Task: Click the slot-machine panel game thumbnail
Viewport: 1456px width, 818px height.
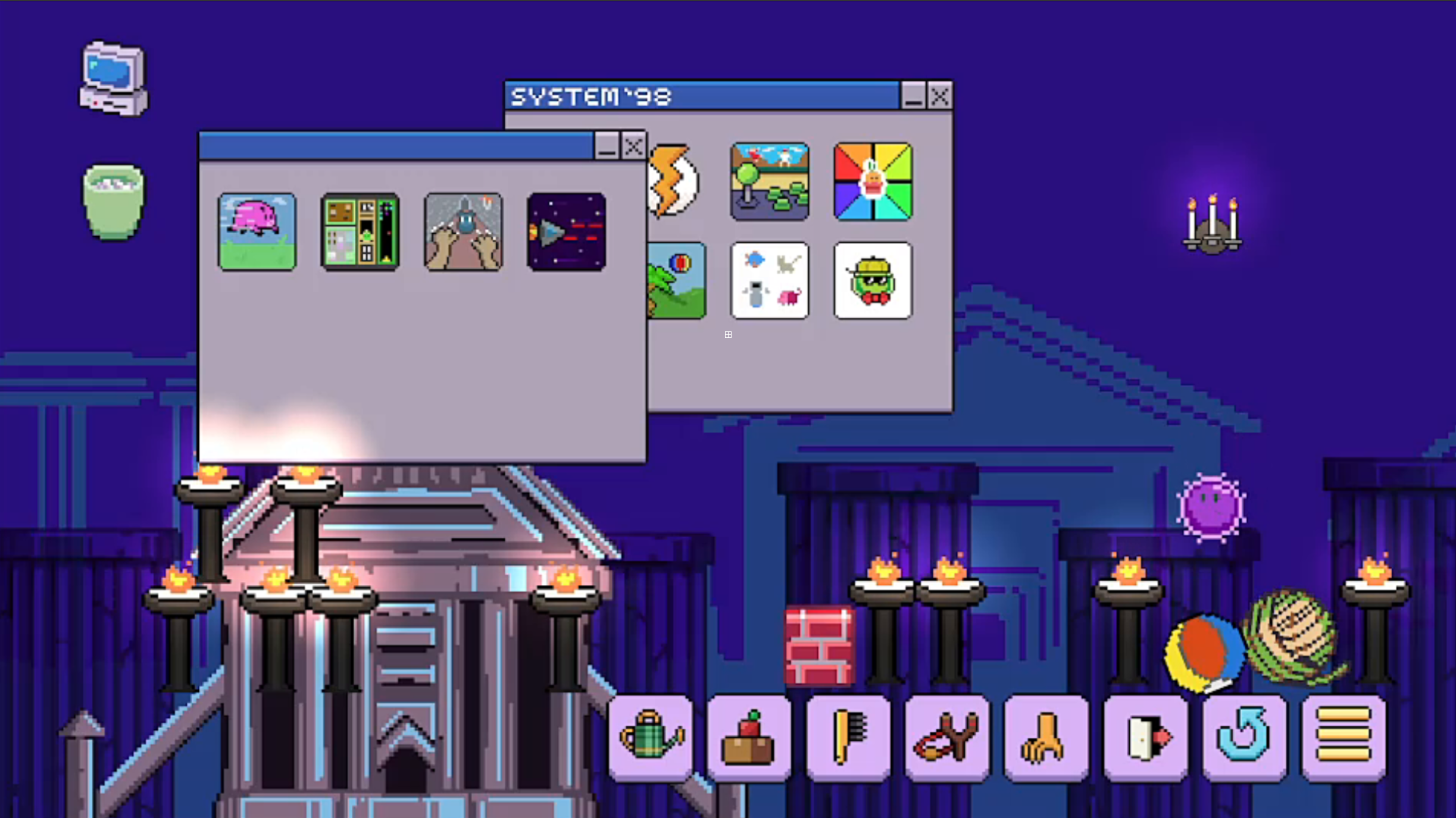Action: click(360, 231)
